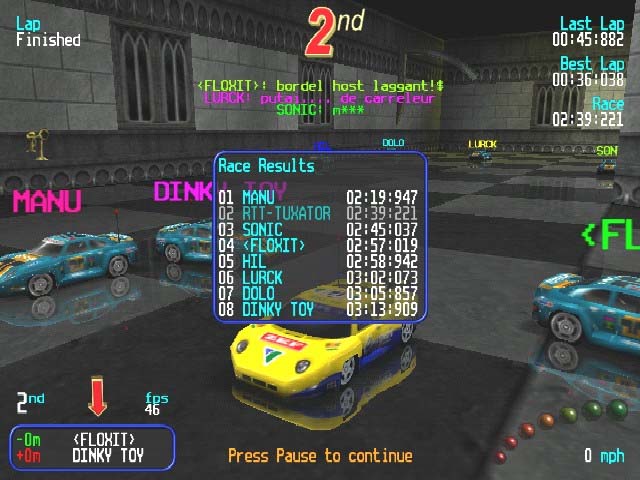Select MANU's first-place result row
The height and width of the screenshot is (480, 640).
[x=318, y=198]
